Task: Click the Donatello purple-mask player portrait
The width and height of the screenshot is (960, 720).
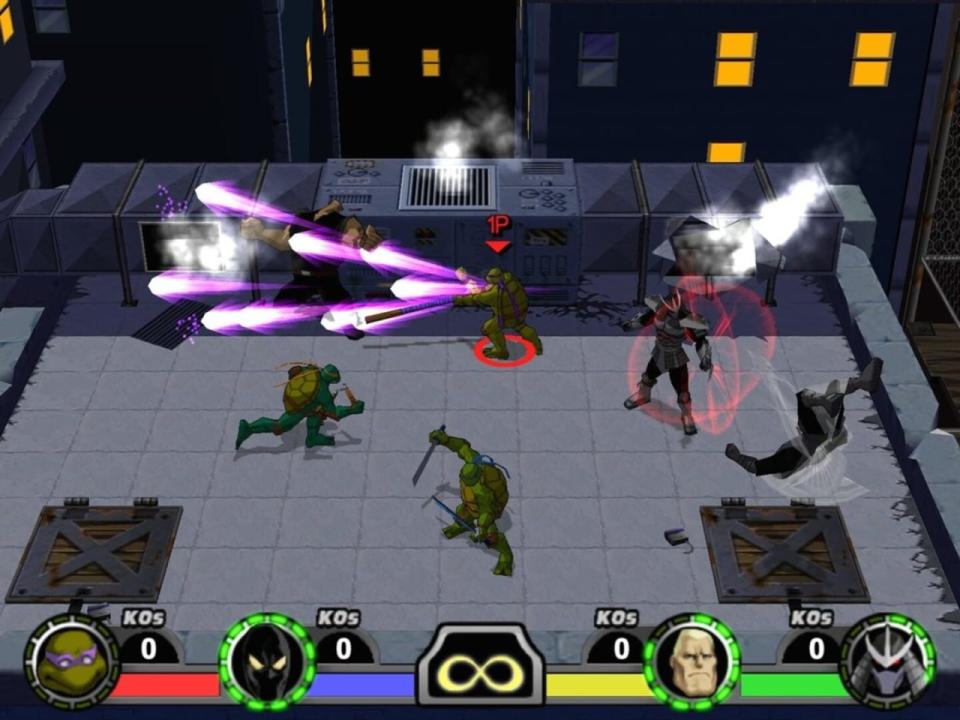Action: [x=71, y=661]
